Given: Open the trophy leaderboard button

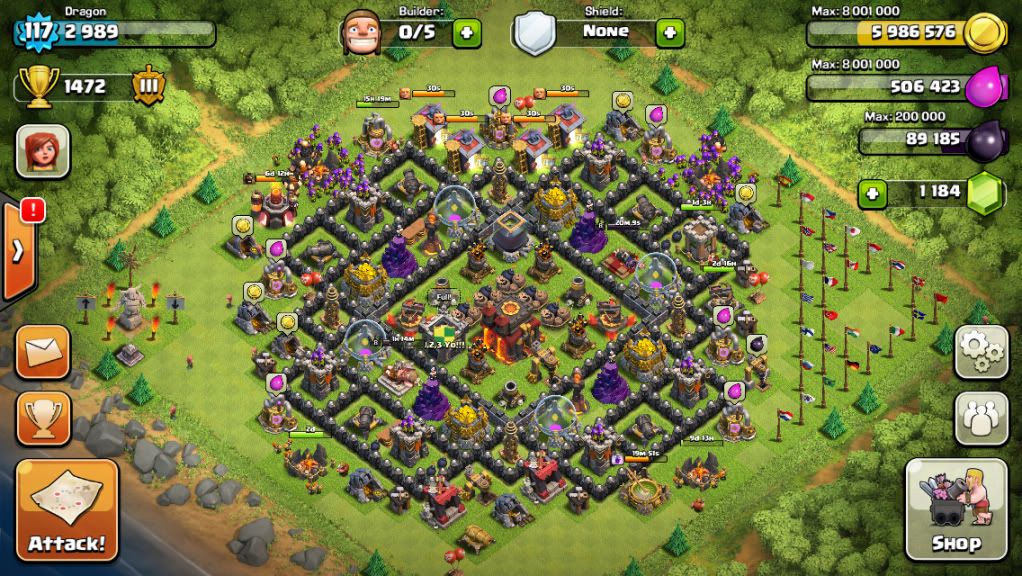Looking at the screenshot, I should [x=44, y=417].
